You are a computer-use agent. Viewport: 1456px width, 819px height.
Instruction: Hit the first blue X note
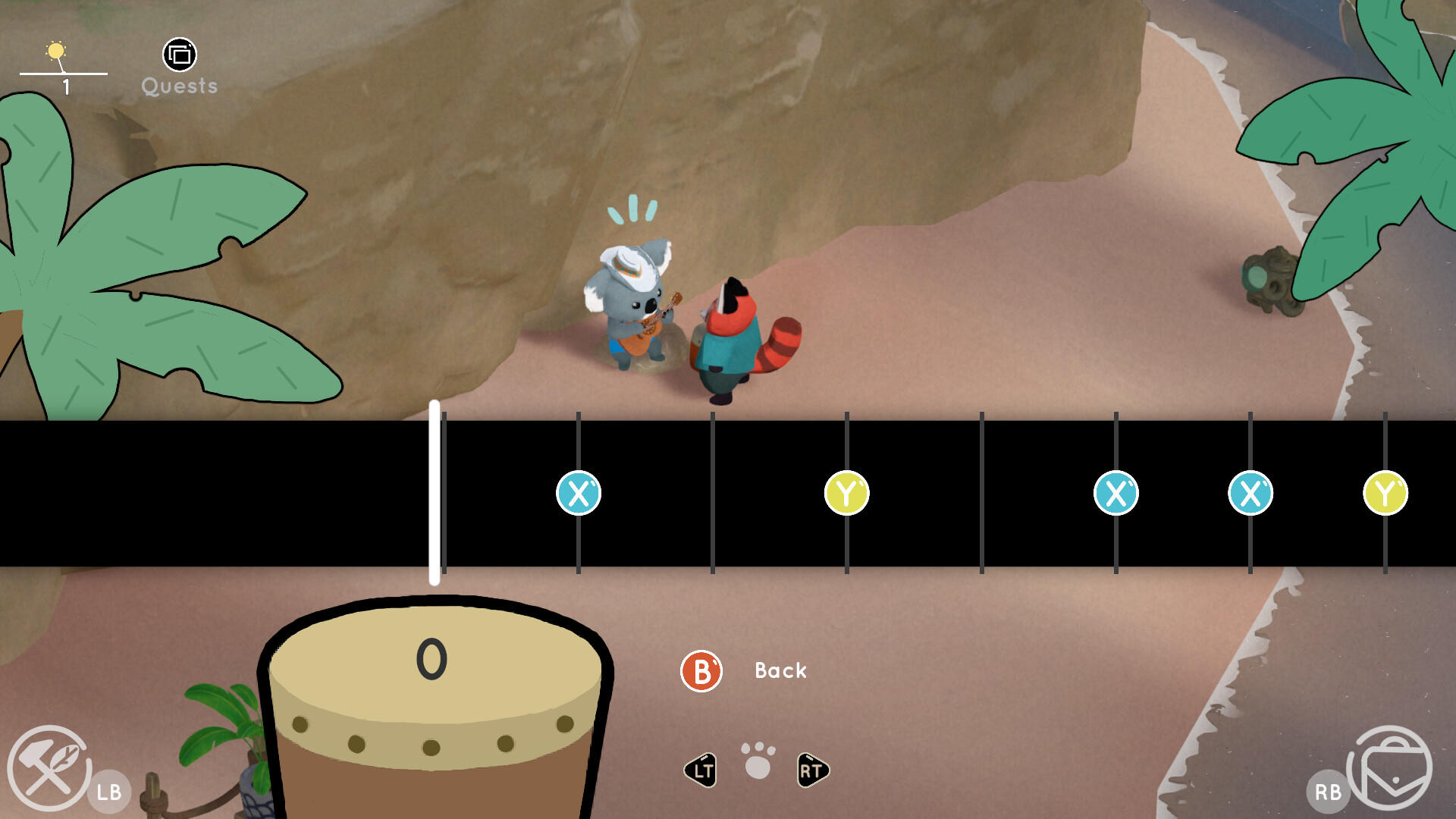click(579, 493)
